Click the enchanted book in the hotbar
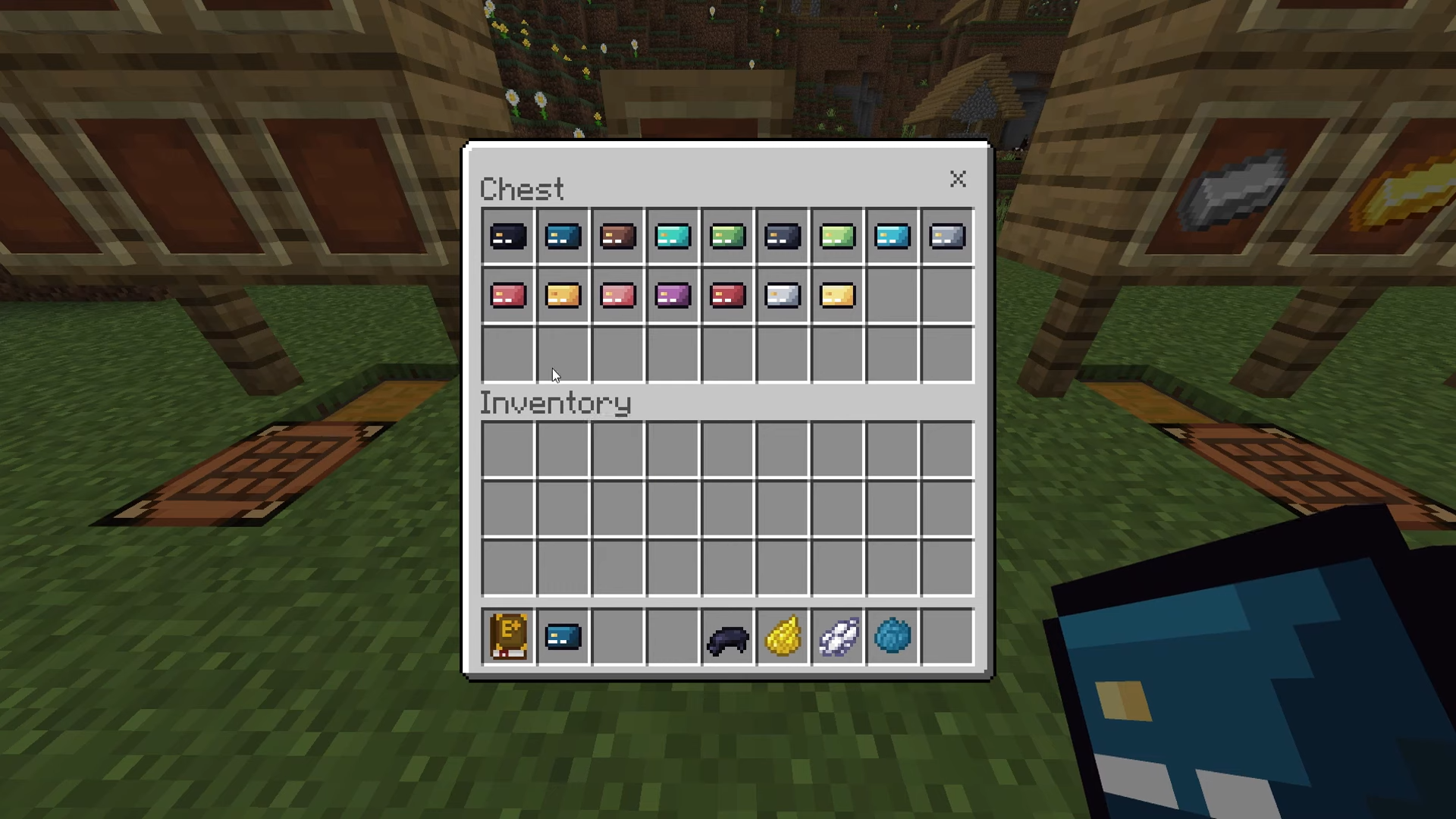This screenshot has height=819, width=1456. [508, 636]
